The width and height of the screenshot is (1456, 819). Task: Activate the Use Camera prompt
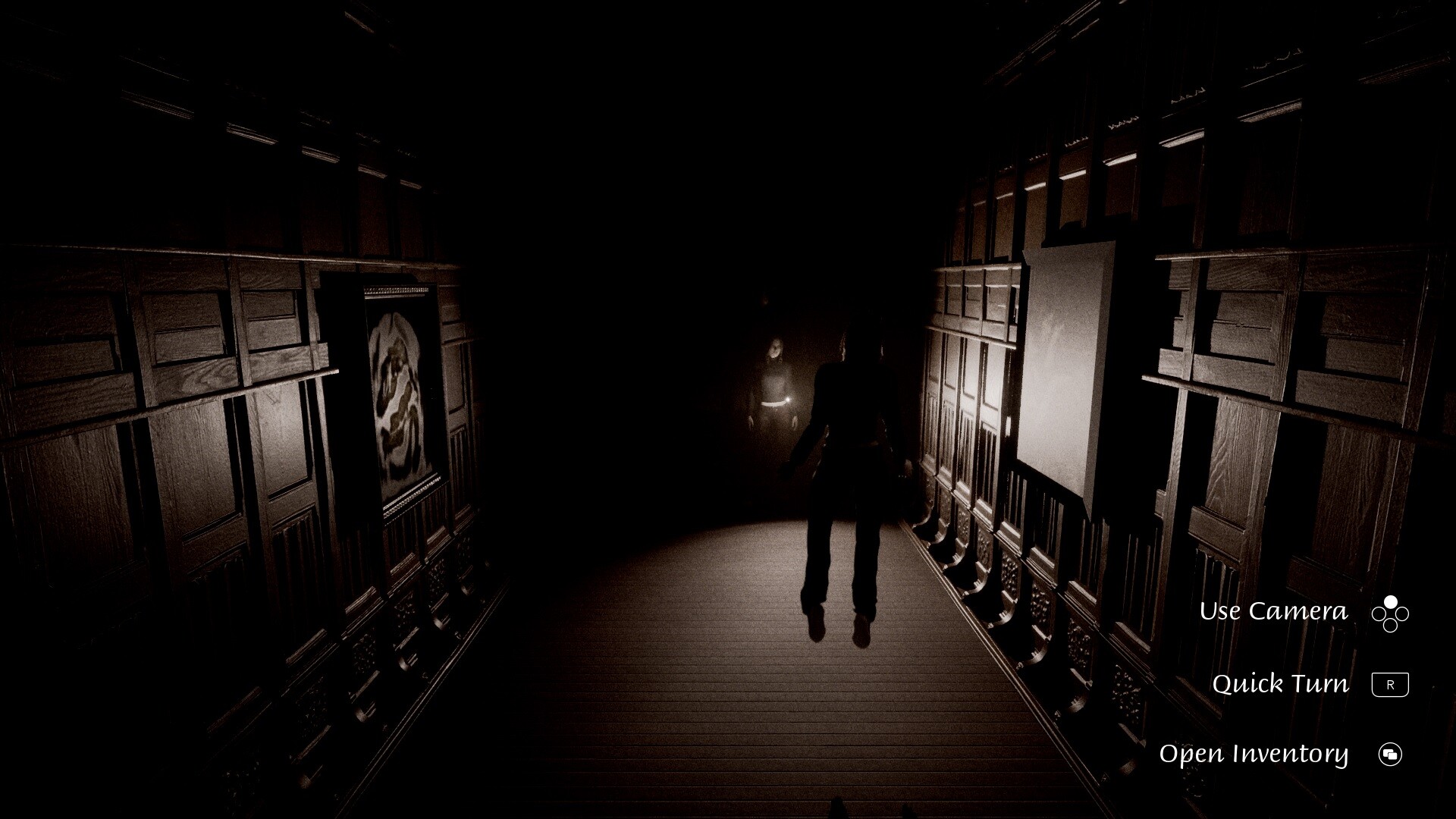pyautogui.click(x=1274, y=610)
